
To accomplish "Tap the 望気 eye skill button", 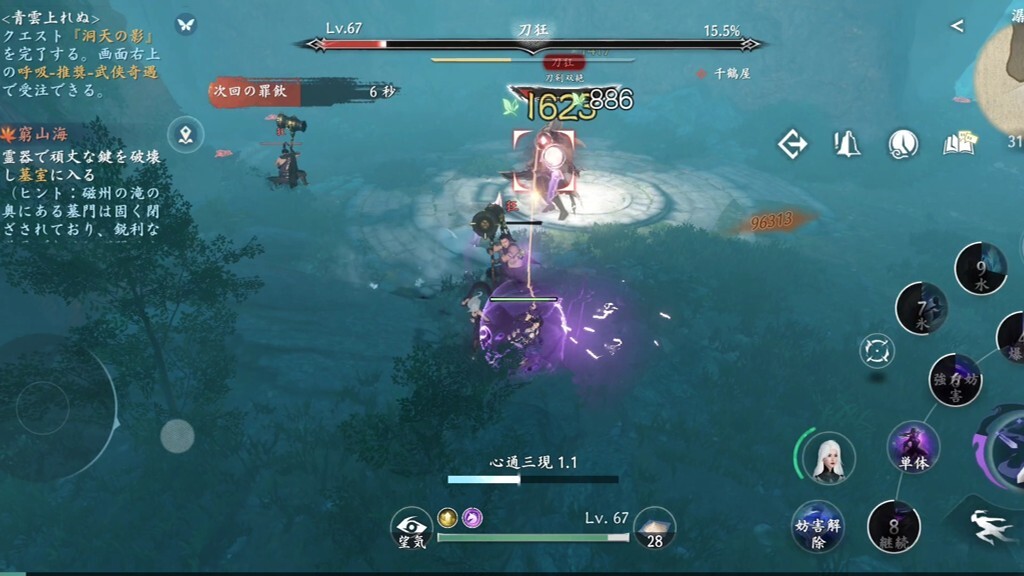I will coord(411,528).
